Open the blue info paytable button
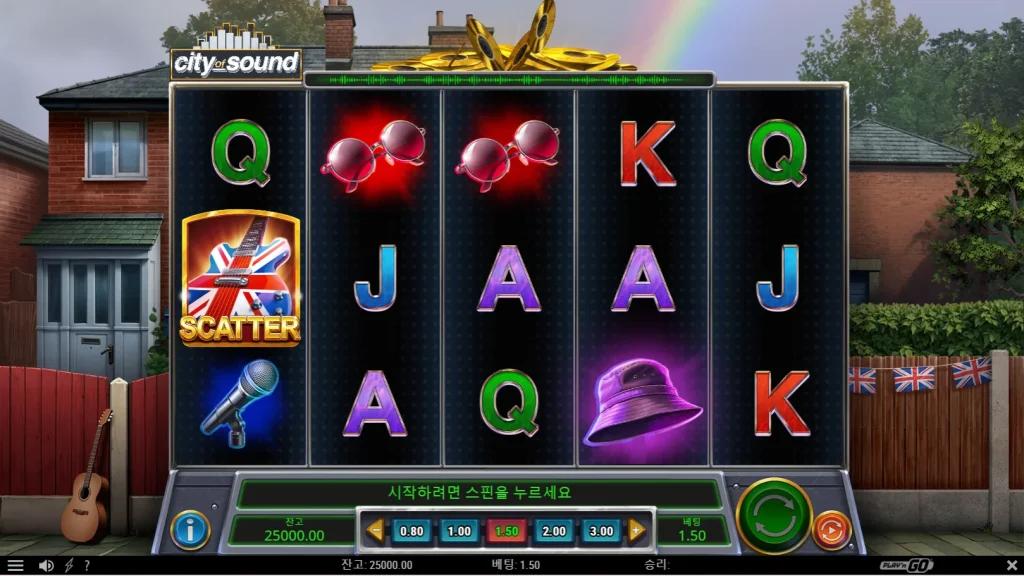The height and width of the screenshot is (576, 1024). coord(190,530)
